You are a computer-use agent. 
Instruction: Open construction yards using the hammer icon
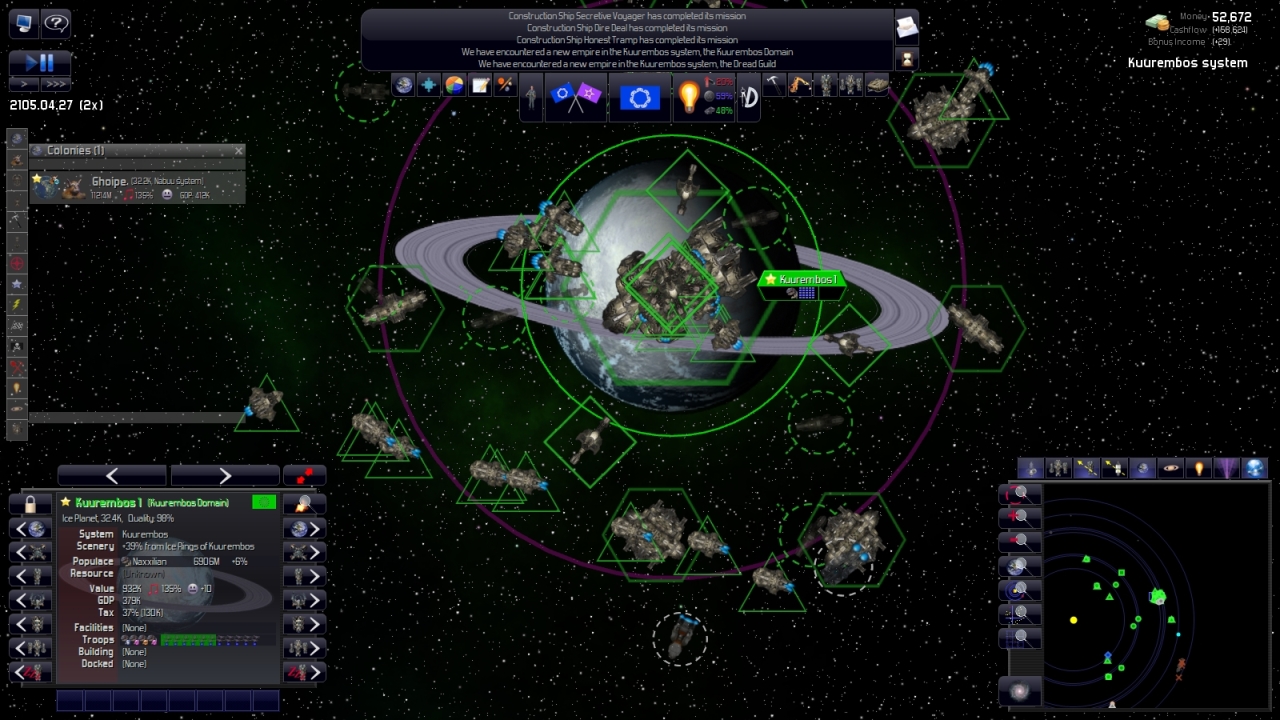[776, 84]
